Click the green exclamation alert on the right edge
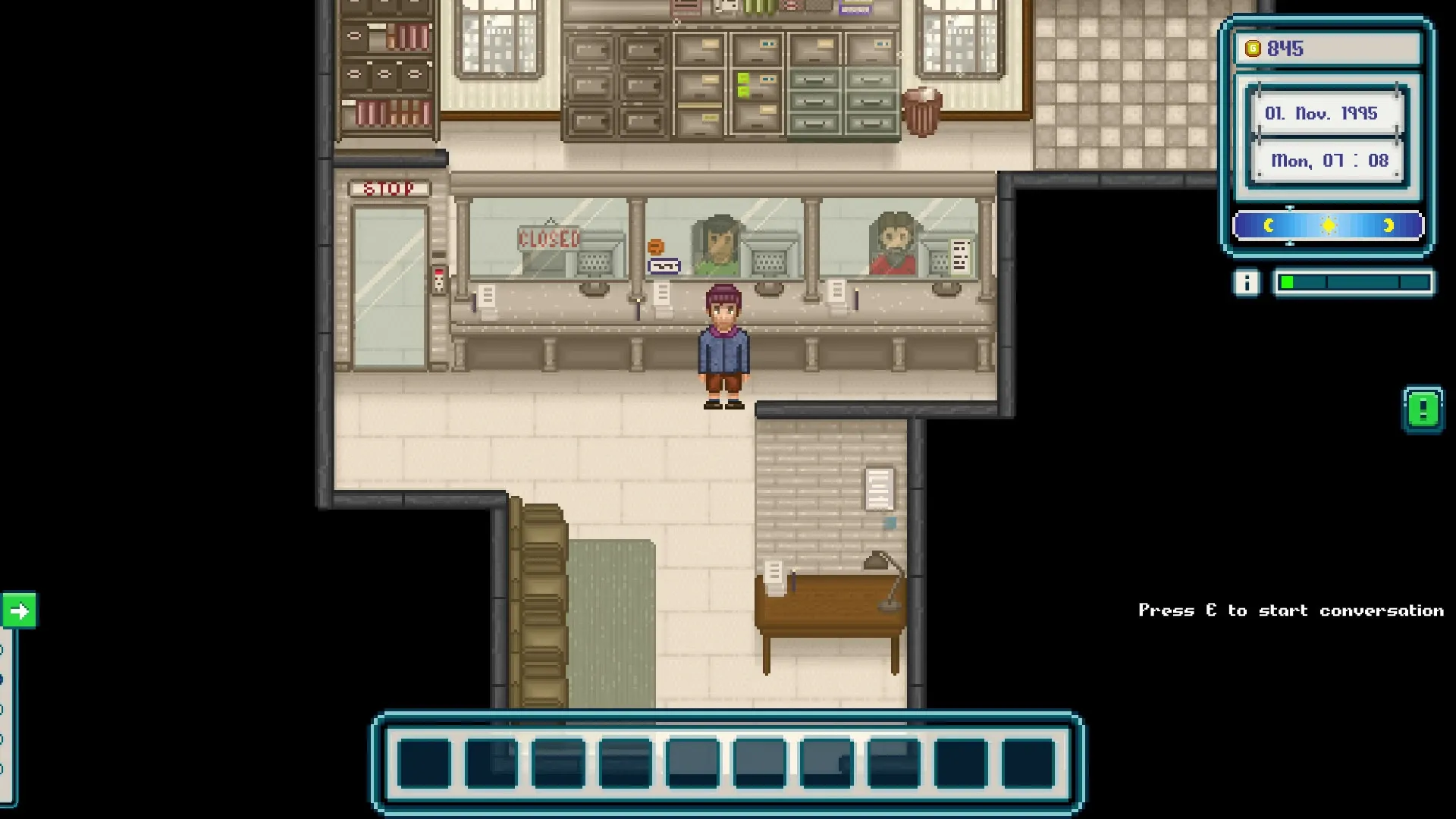 pyautogui.click(x=1424, y=408)
